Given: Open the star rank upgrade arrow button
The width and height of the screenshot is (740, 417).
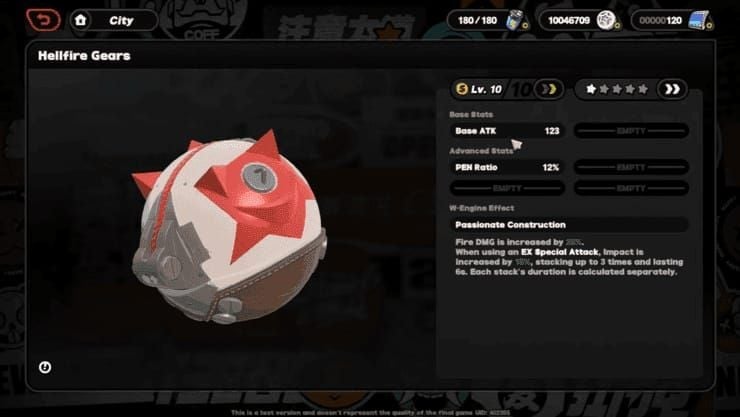Looking at the screenshot, I should pos(673,89).
